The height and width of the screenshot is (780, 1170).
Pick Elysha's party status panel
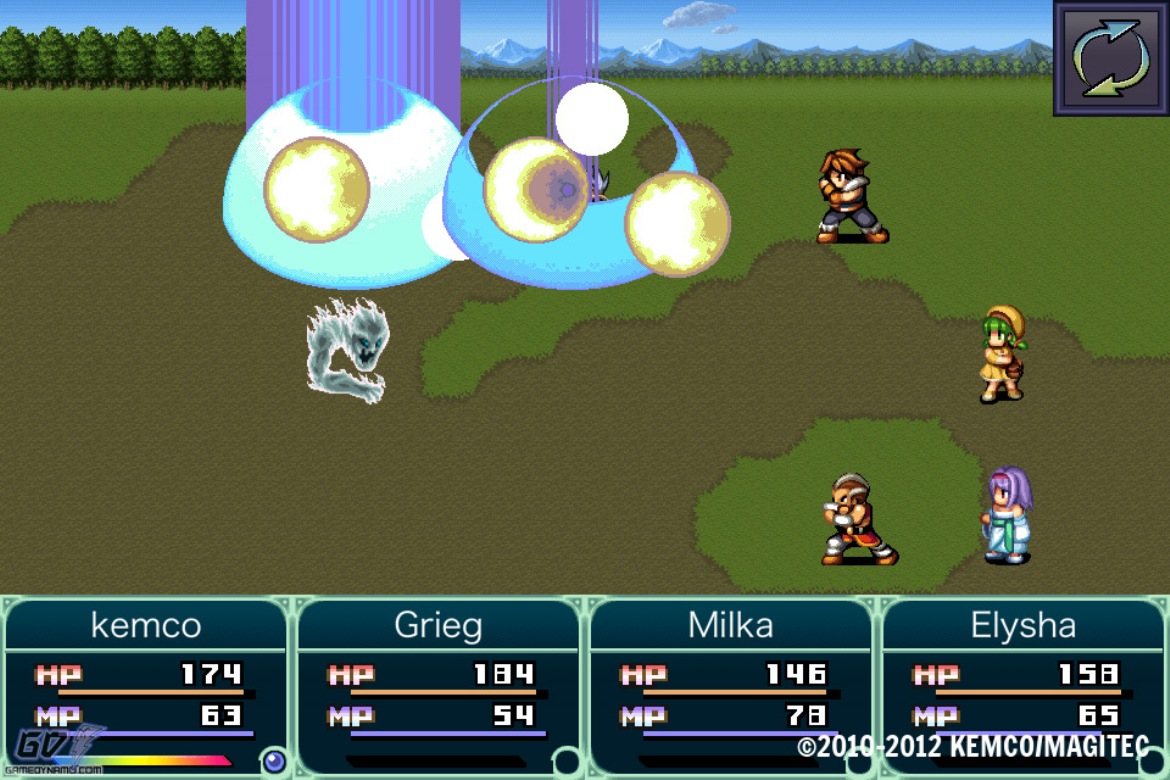point(1022,686)
